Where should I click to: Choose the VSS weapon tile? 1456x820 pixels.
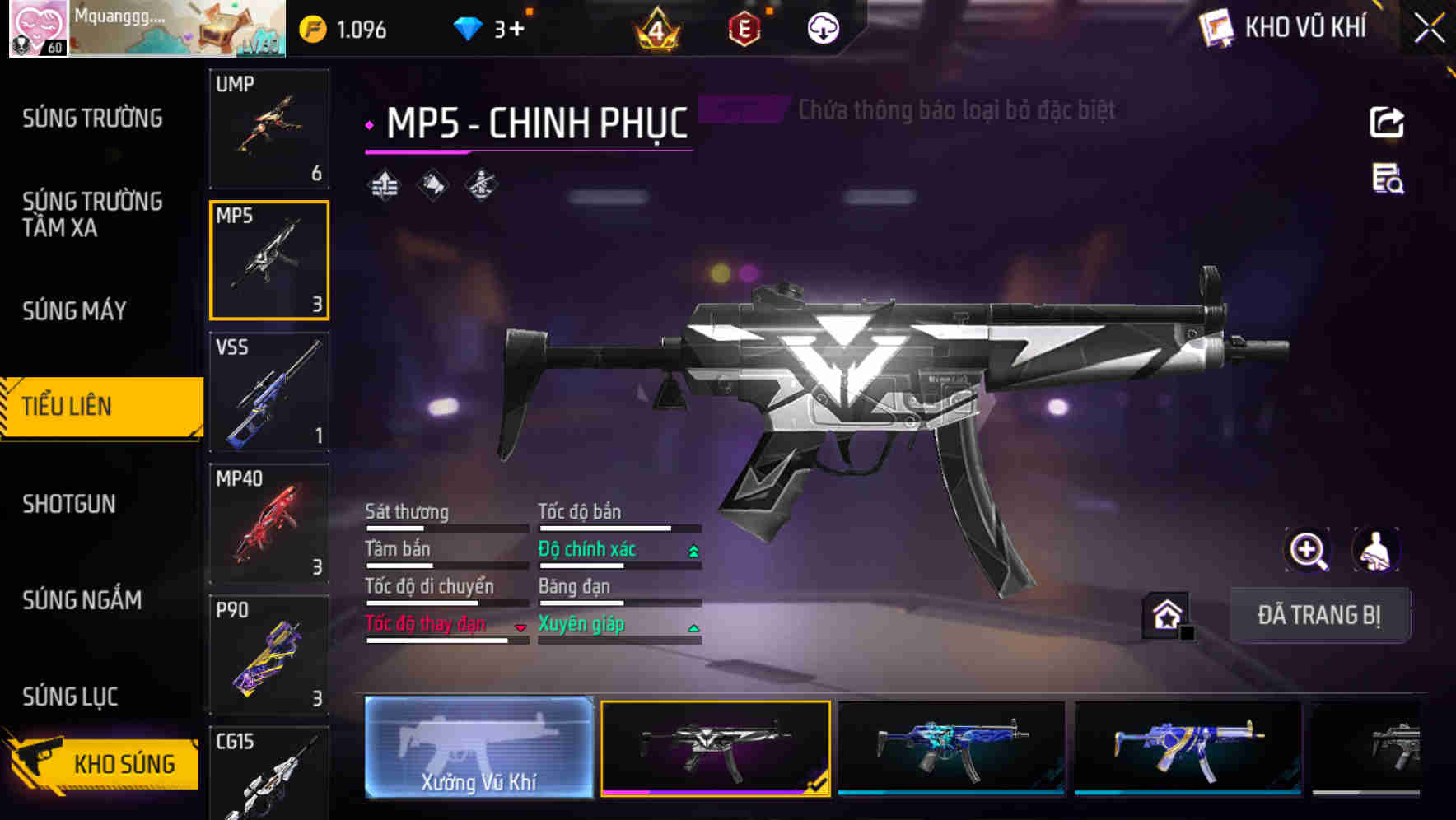coord(269,392)
